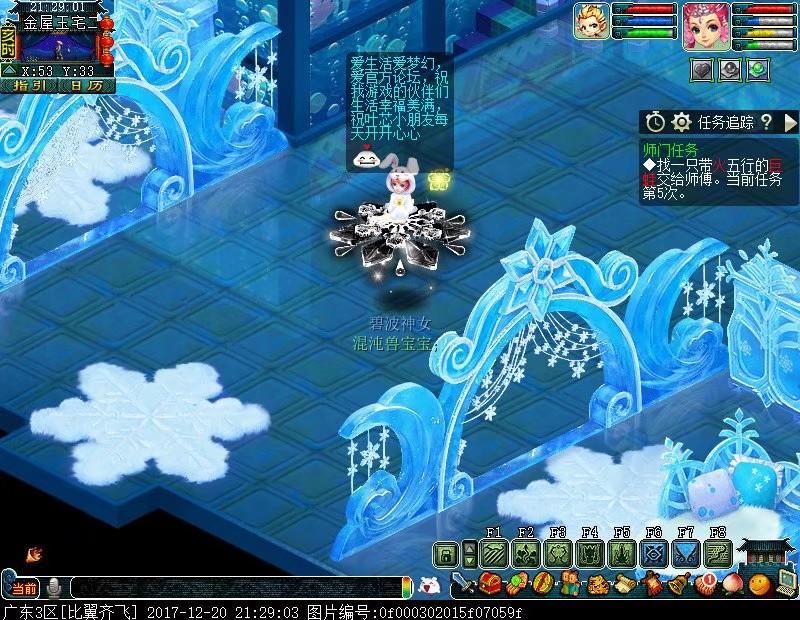
Task: Click the orange smiley face icon
Action: [760, 584]
